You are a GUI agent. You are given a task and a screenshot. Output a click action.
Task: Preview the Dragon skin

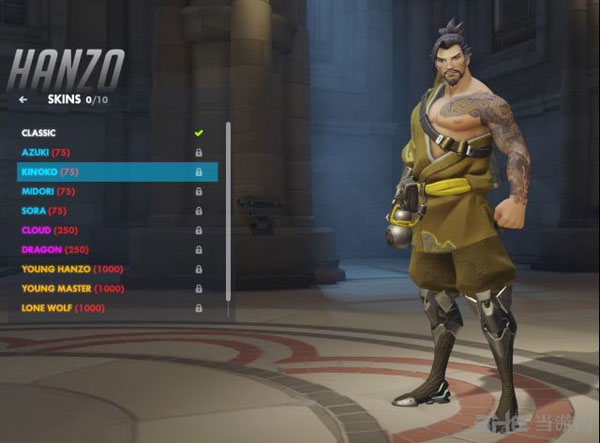coord(55,249)
